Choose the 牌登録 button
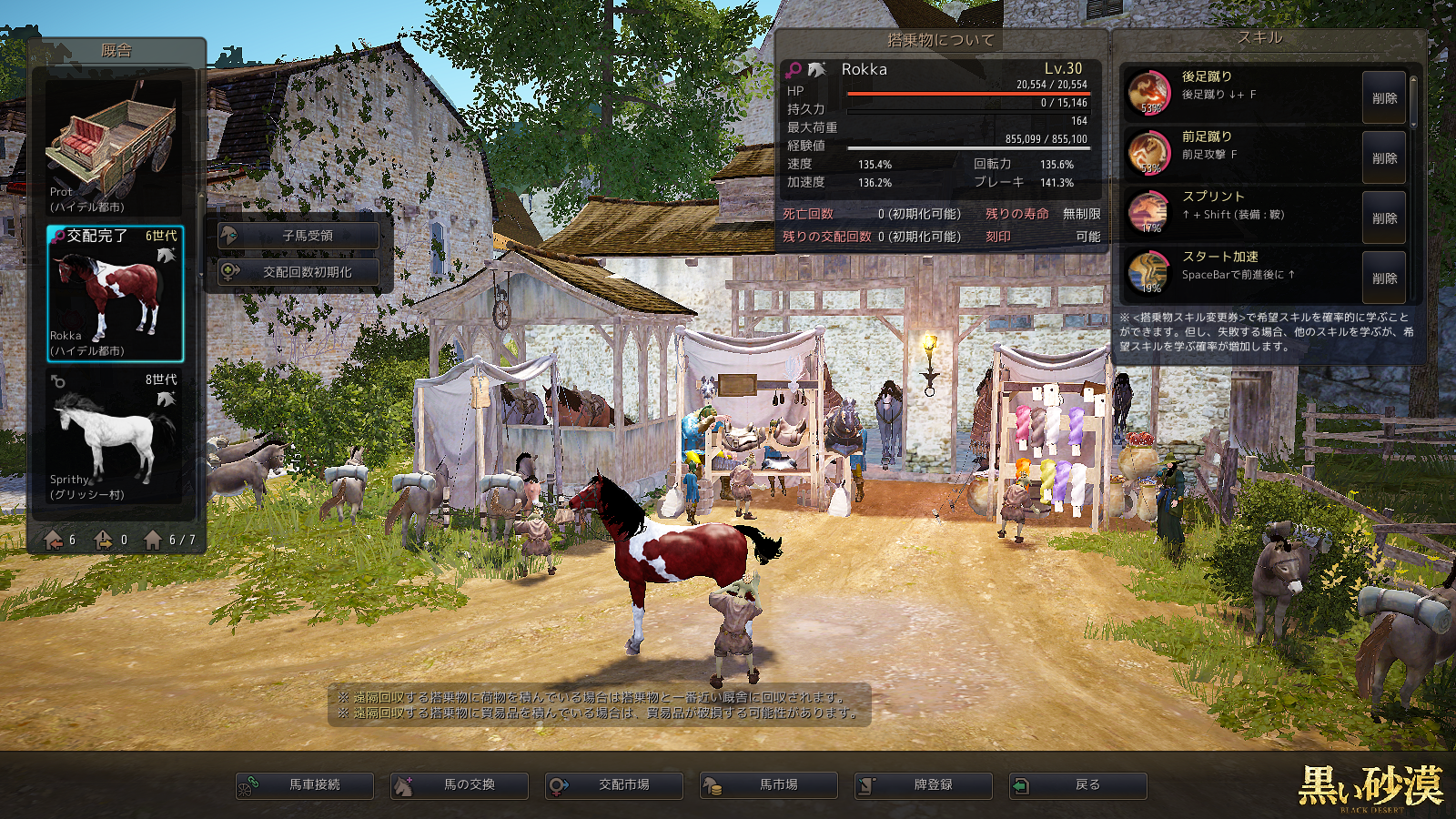The image size is (1456, 819). 924,785
